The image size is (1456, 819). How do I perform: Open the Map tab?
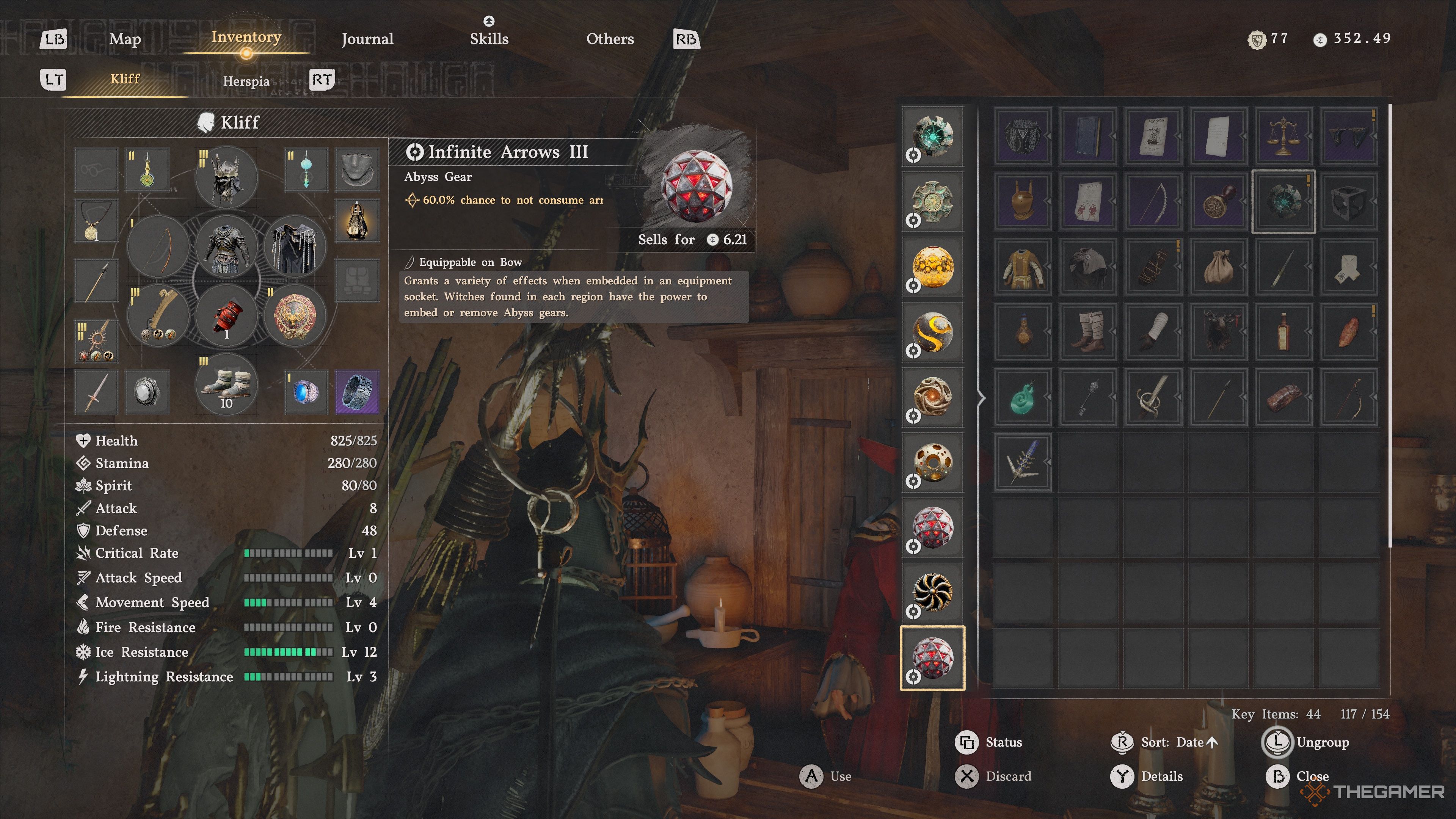125,39
